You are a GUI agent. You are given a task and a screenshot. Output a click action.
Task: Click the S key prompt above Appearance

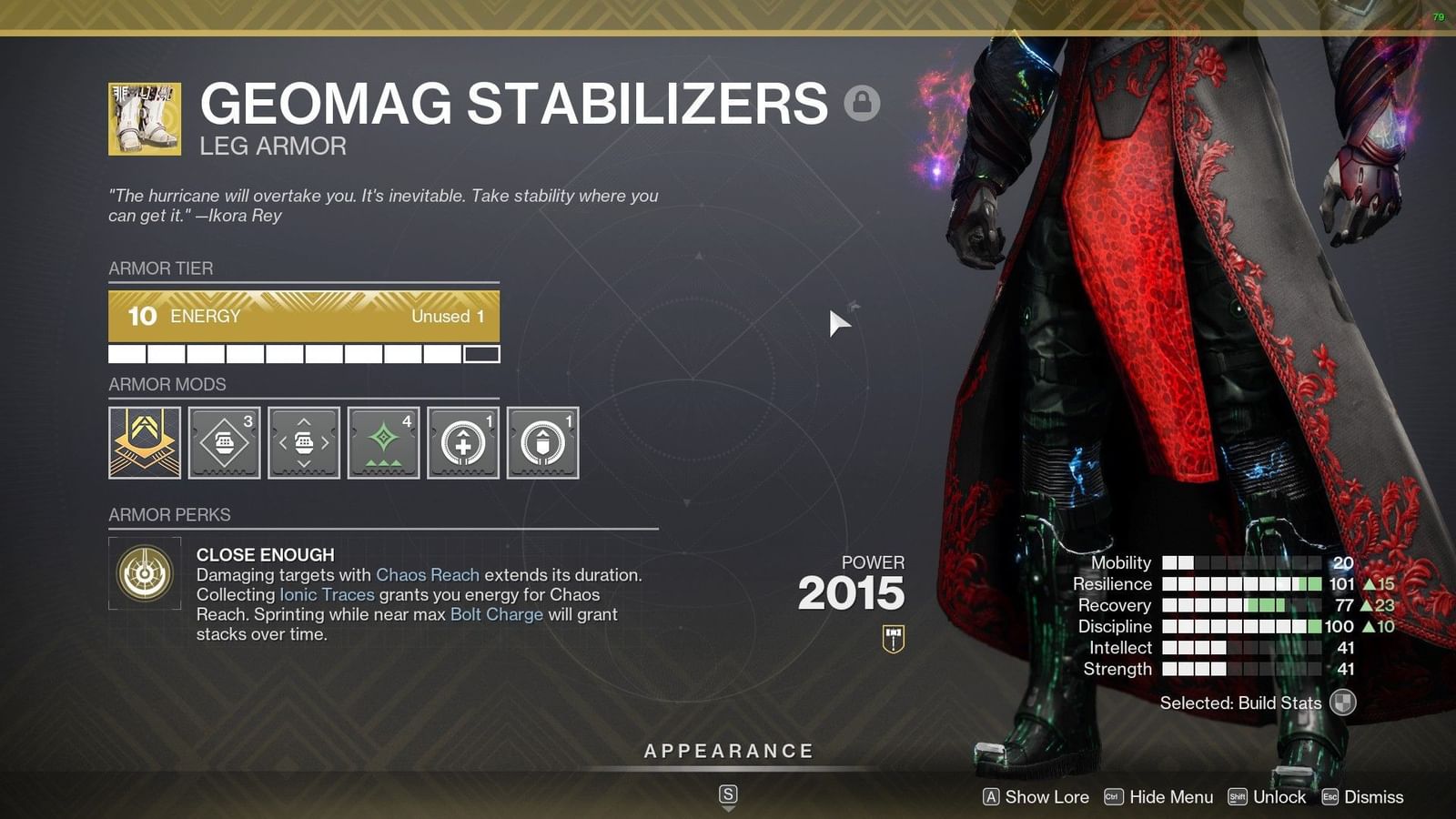tap(727, 793)
